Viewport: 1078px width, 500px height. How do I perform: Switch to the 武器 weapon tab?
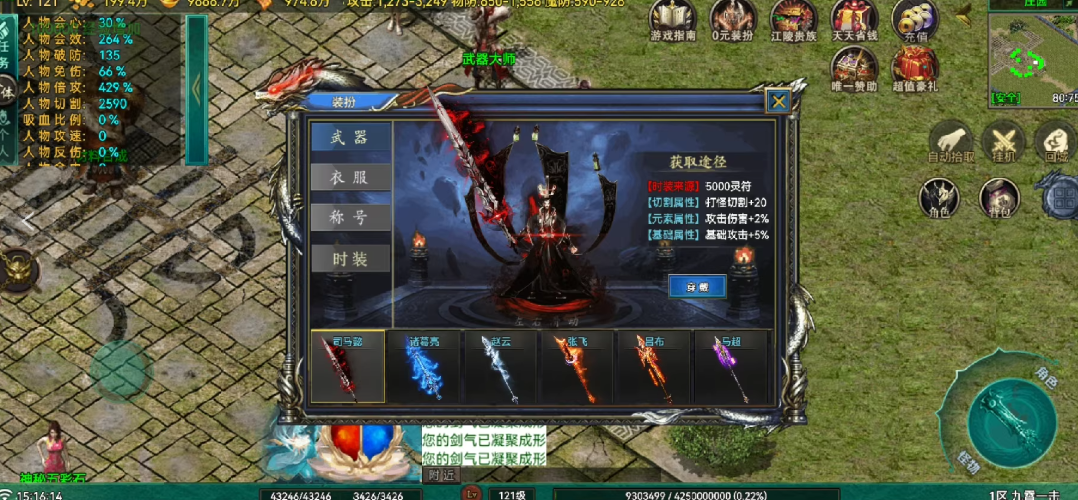pyautogui.click(x=349, y=137)
